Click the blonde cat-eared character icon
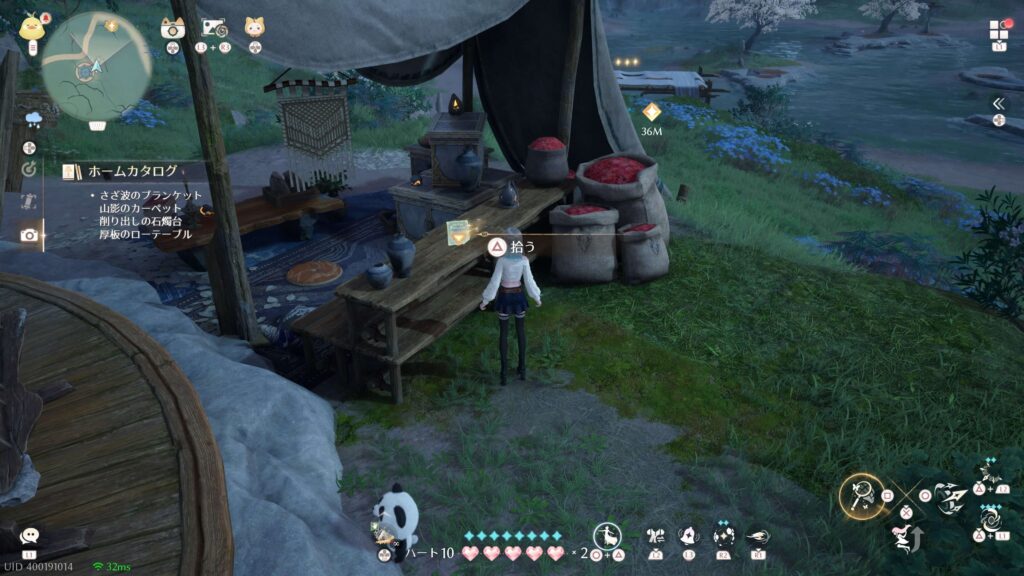 pyautogui.click(x=254, y=27)
